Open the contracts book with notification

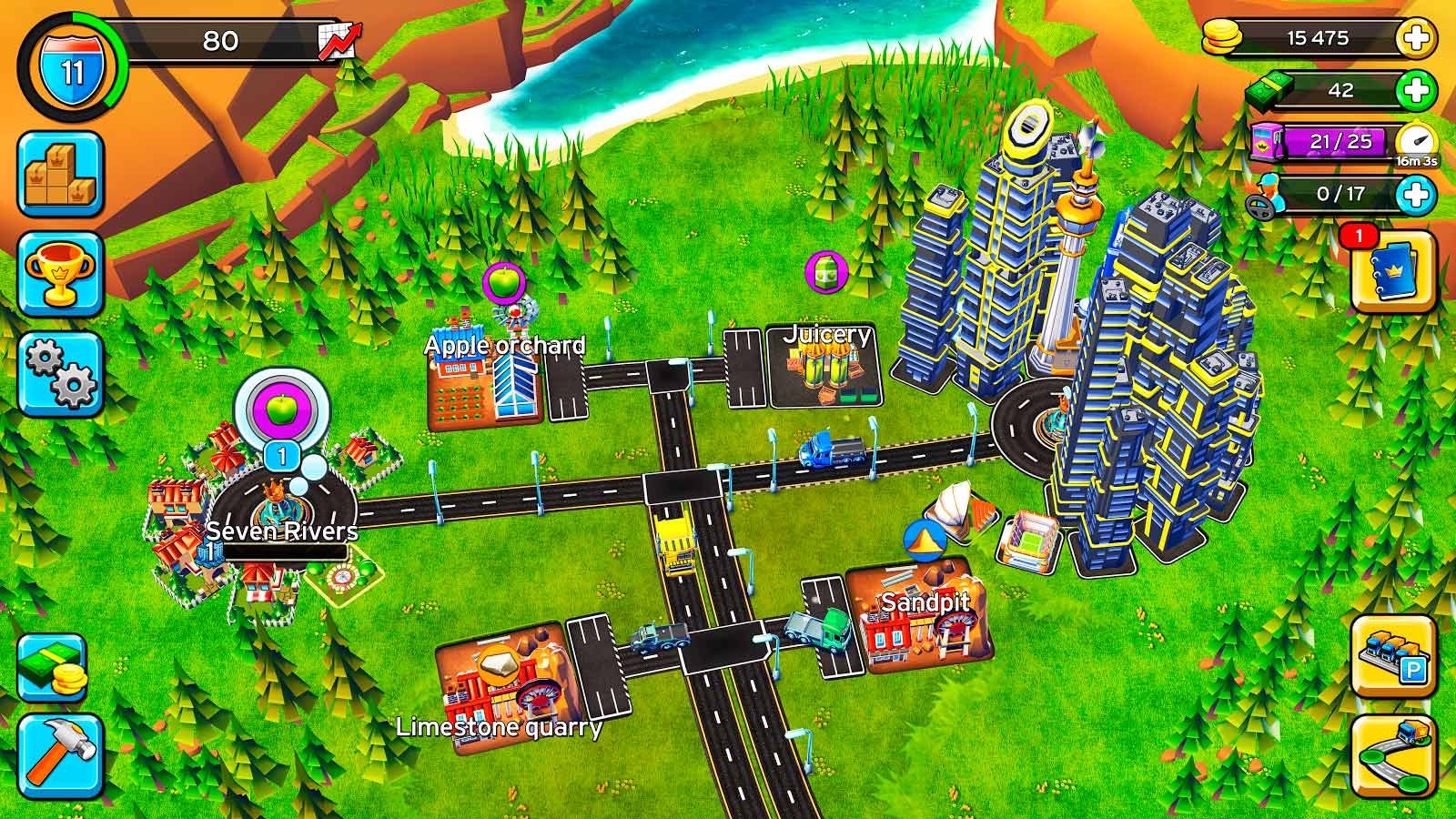[x=1392, y=268]
